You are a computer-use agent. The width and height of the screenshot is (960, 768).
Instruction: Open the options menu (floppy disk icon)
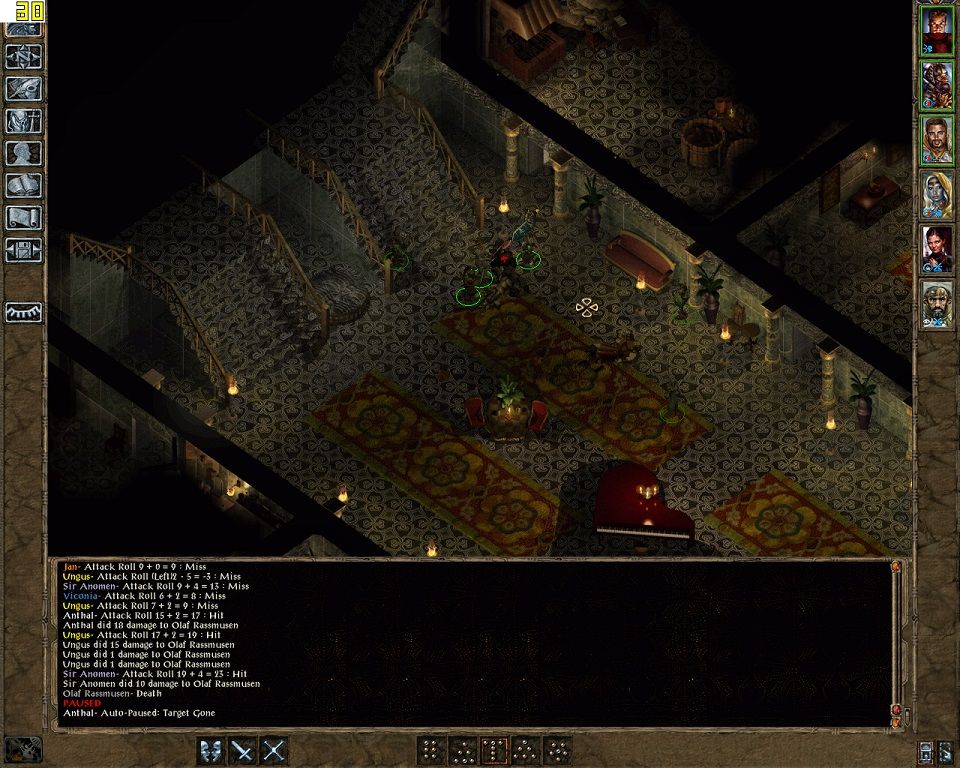point(23,249)
